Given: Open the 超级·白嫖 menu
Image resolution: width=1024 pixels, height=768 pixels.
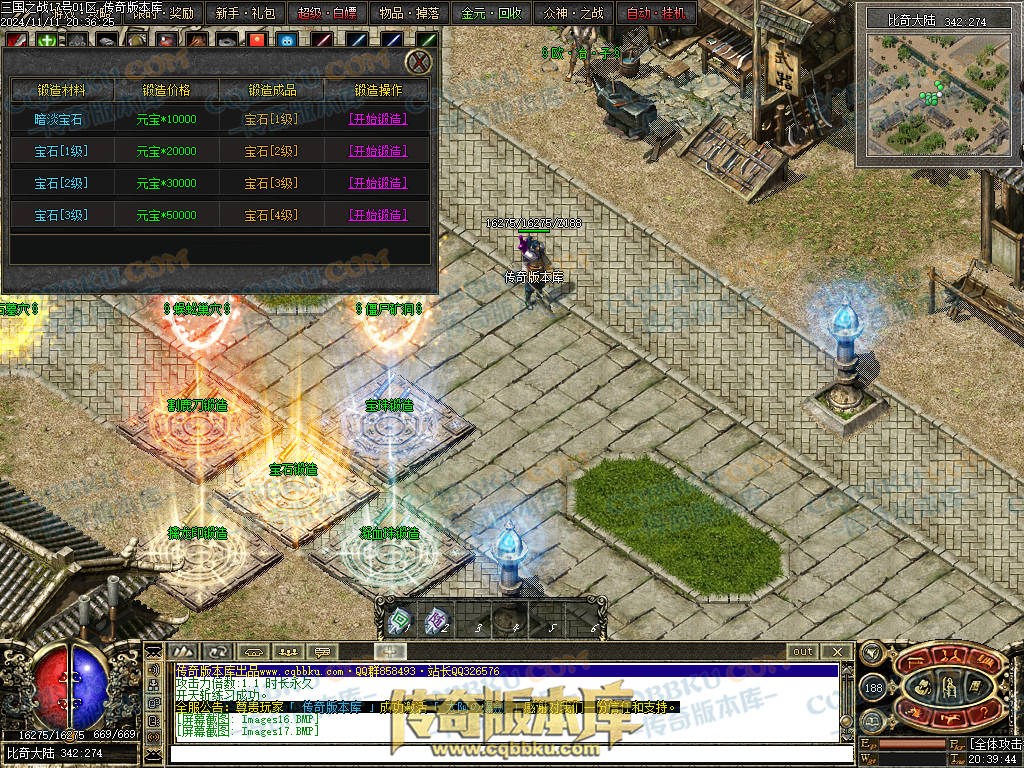Looking at the screenshot, I should (x=327, y=13).
